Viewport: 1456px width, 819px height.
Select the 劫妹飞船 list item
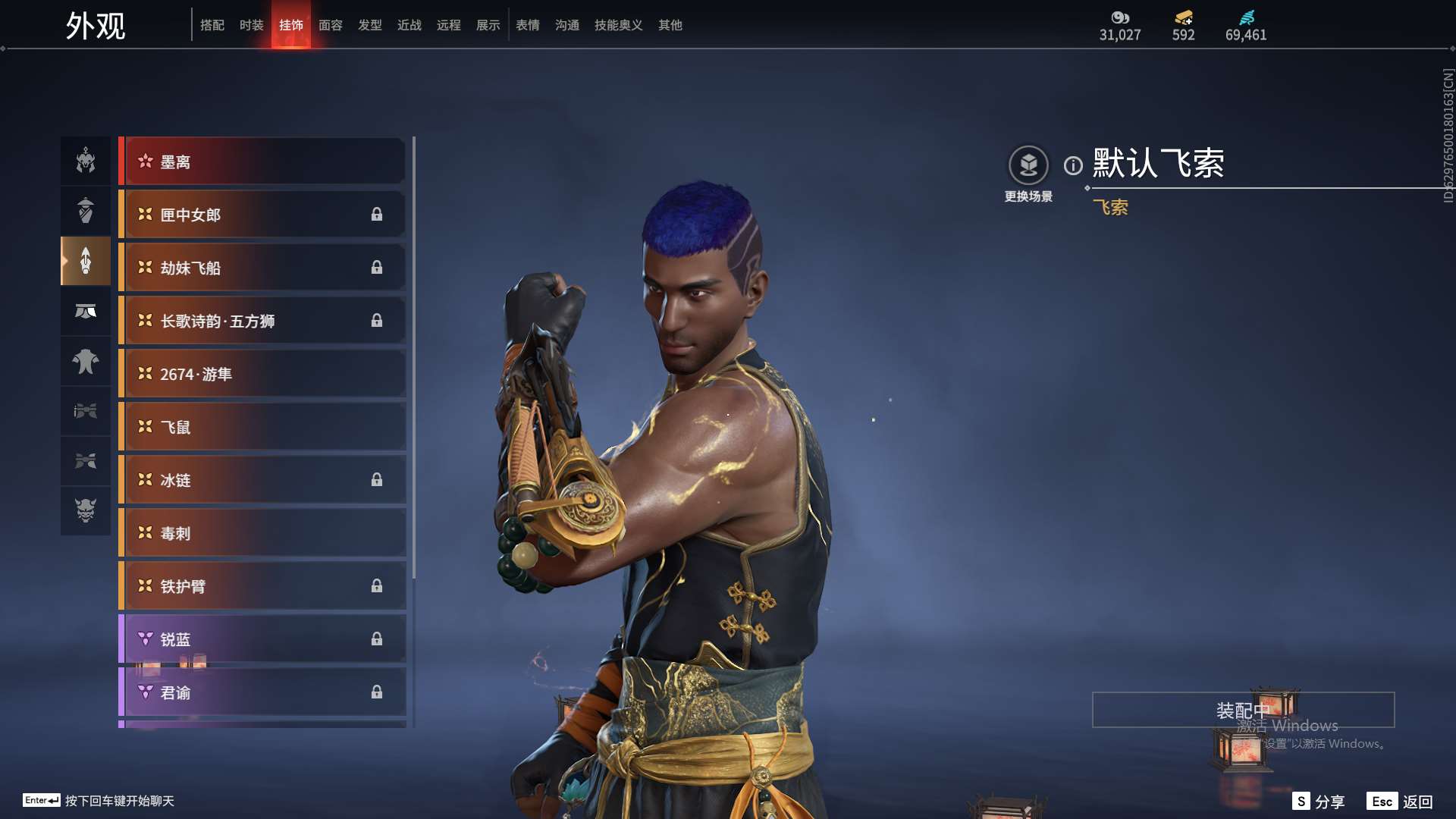[x=262, y=268]
